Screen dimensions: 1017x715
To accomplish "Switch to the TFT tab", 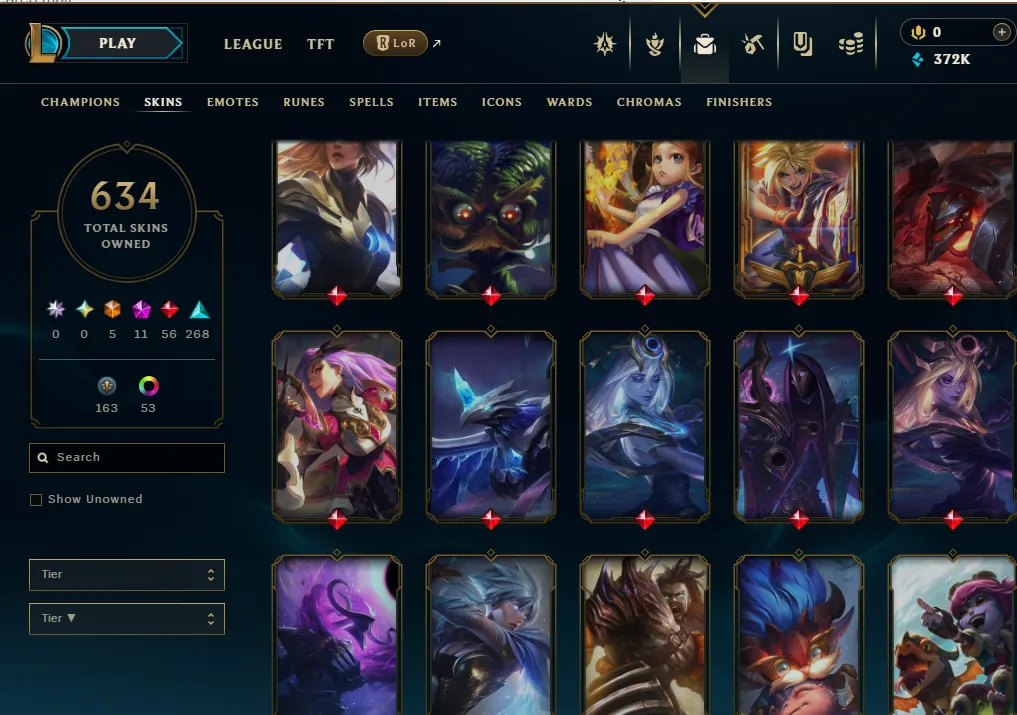I will [320, 44].
